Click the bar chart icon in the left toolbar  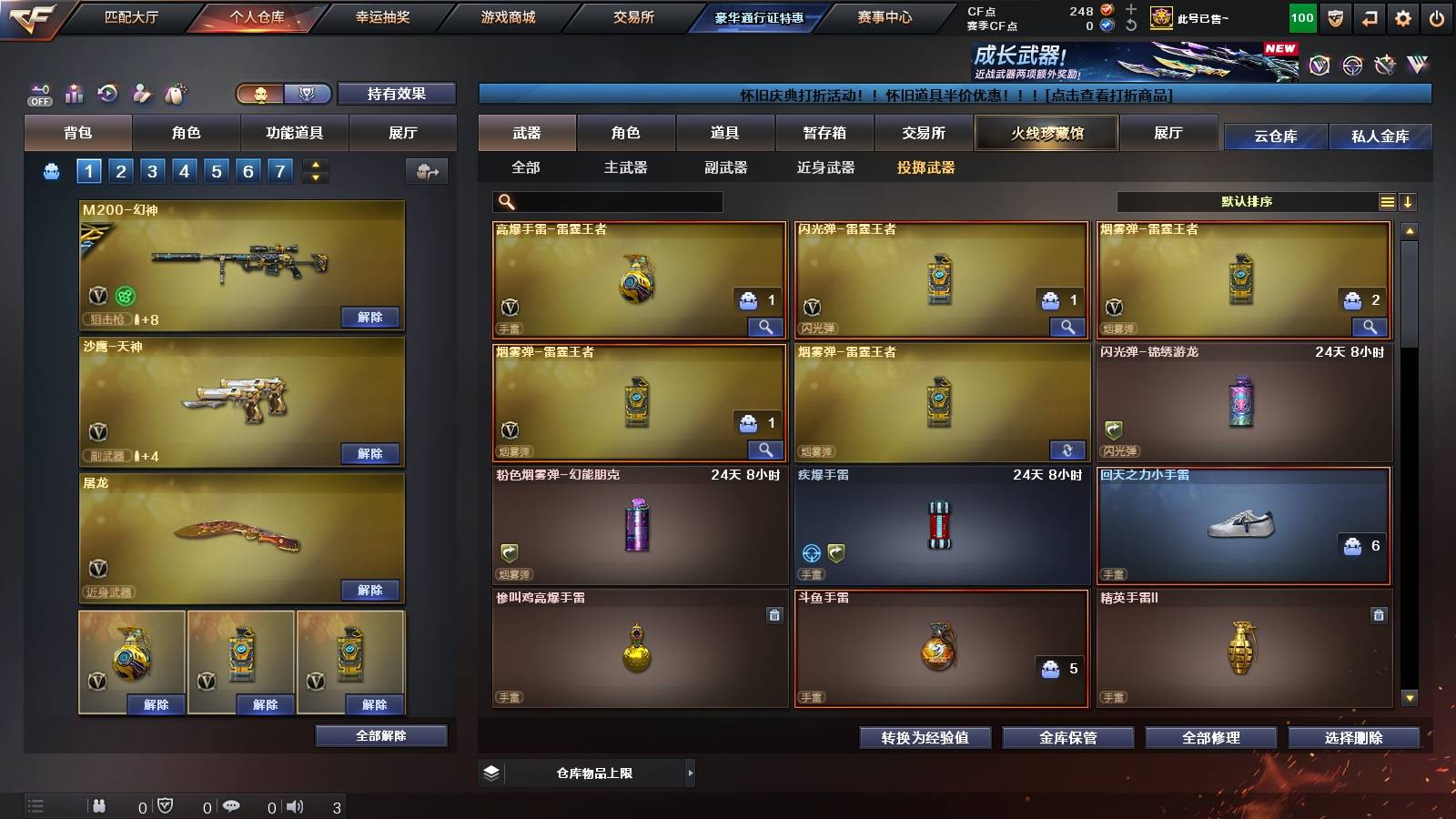click(74, 94)
